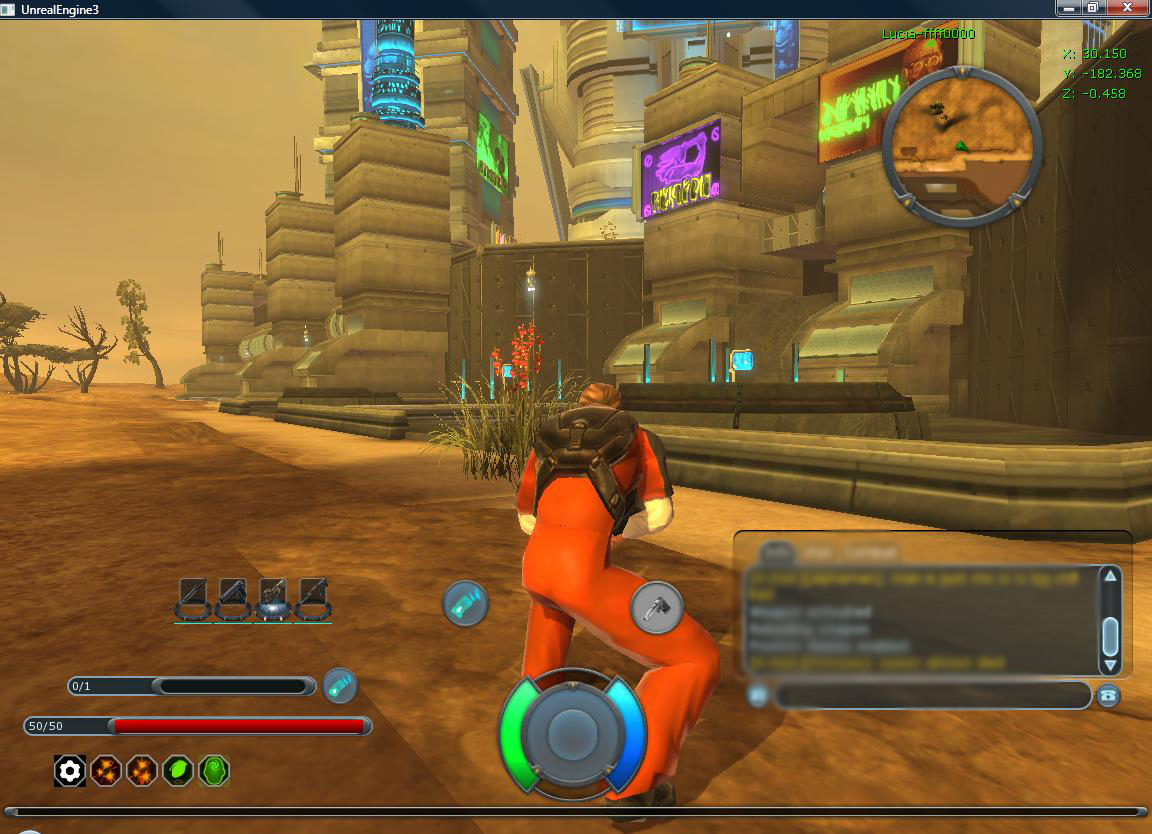This screenshot has height=834, width=1152.
Task: Focus the chat text input box
Action: click(x=930, y=695)
